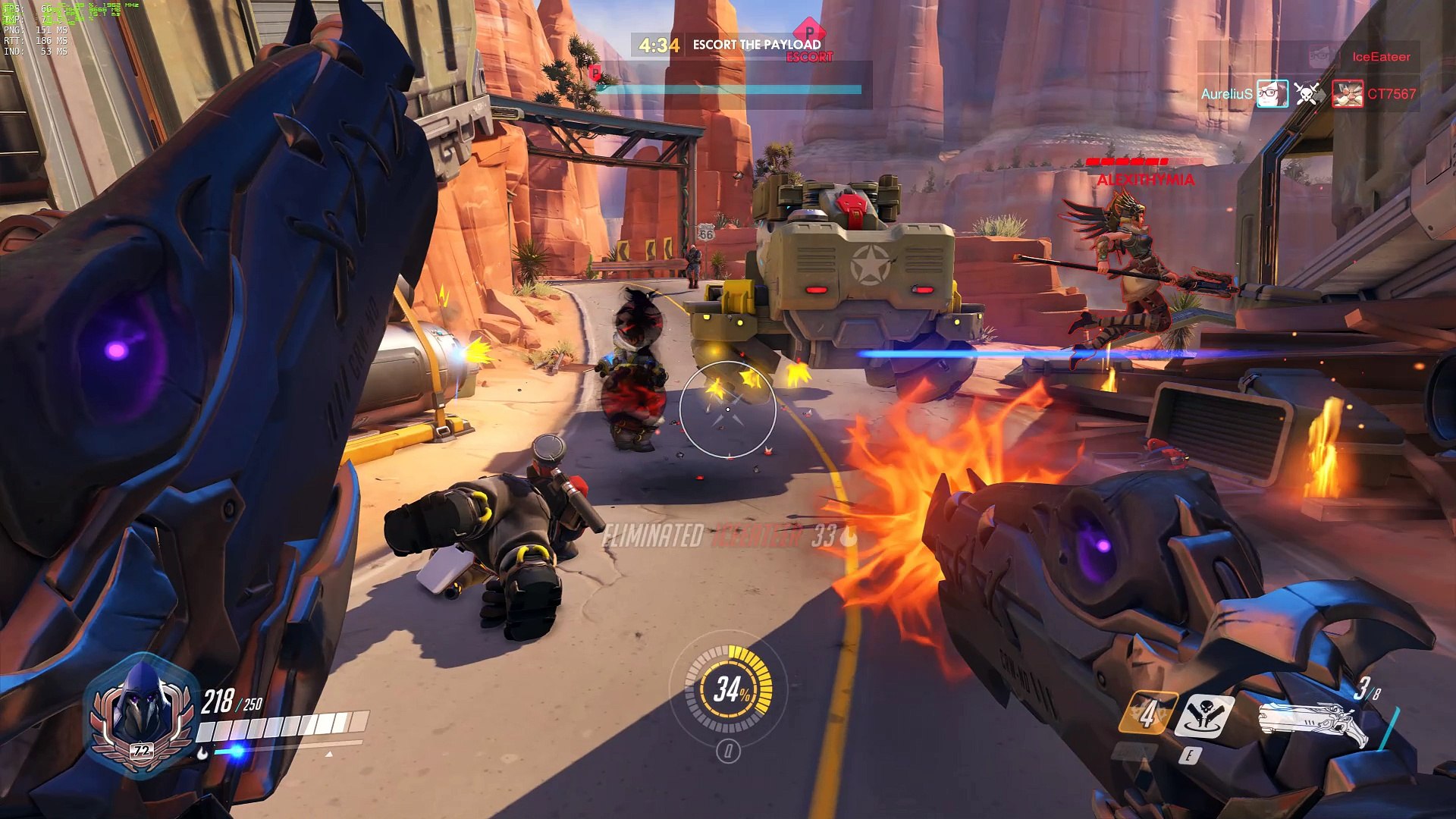The image size is (1456, 819).
Task: Click CT7567's portrait in the kill feed
Action: coord(1348,94)
